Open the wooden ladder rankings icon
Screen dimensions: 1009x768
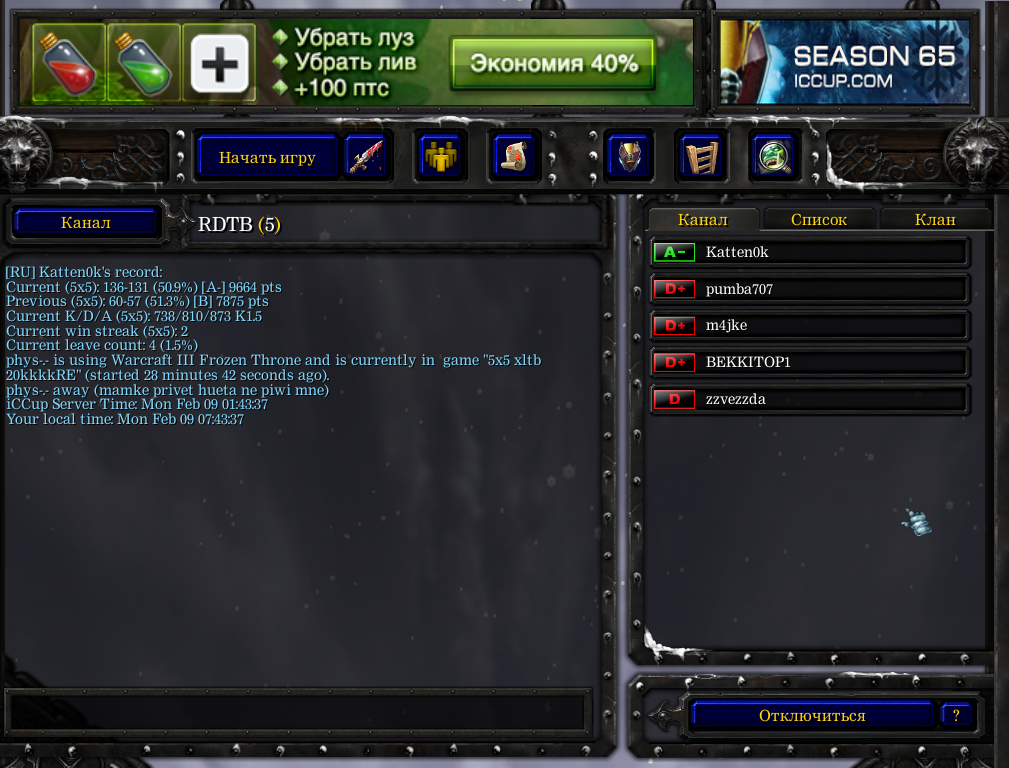700,157
